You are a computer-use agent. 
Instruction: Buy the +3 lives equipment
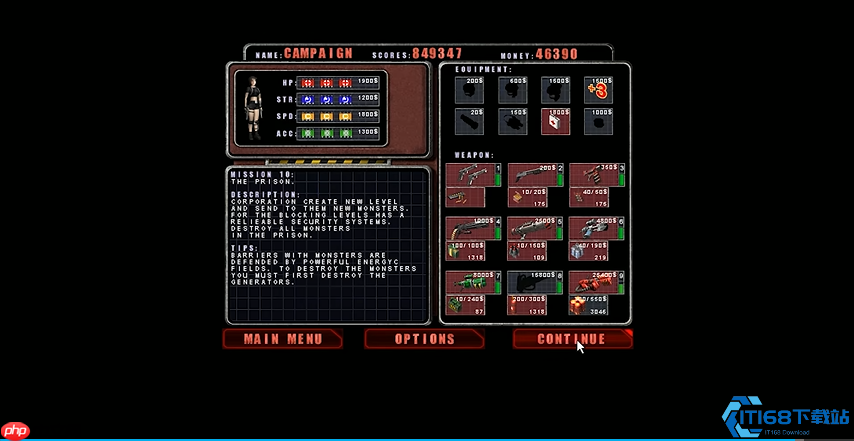(x=598, y=90)
